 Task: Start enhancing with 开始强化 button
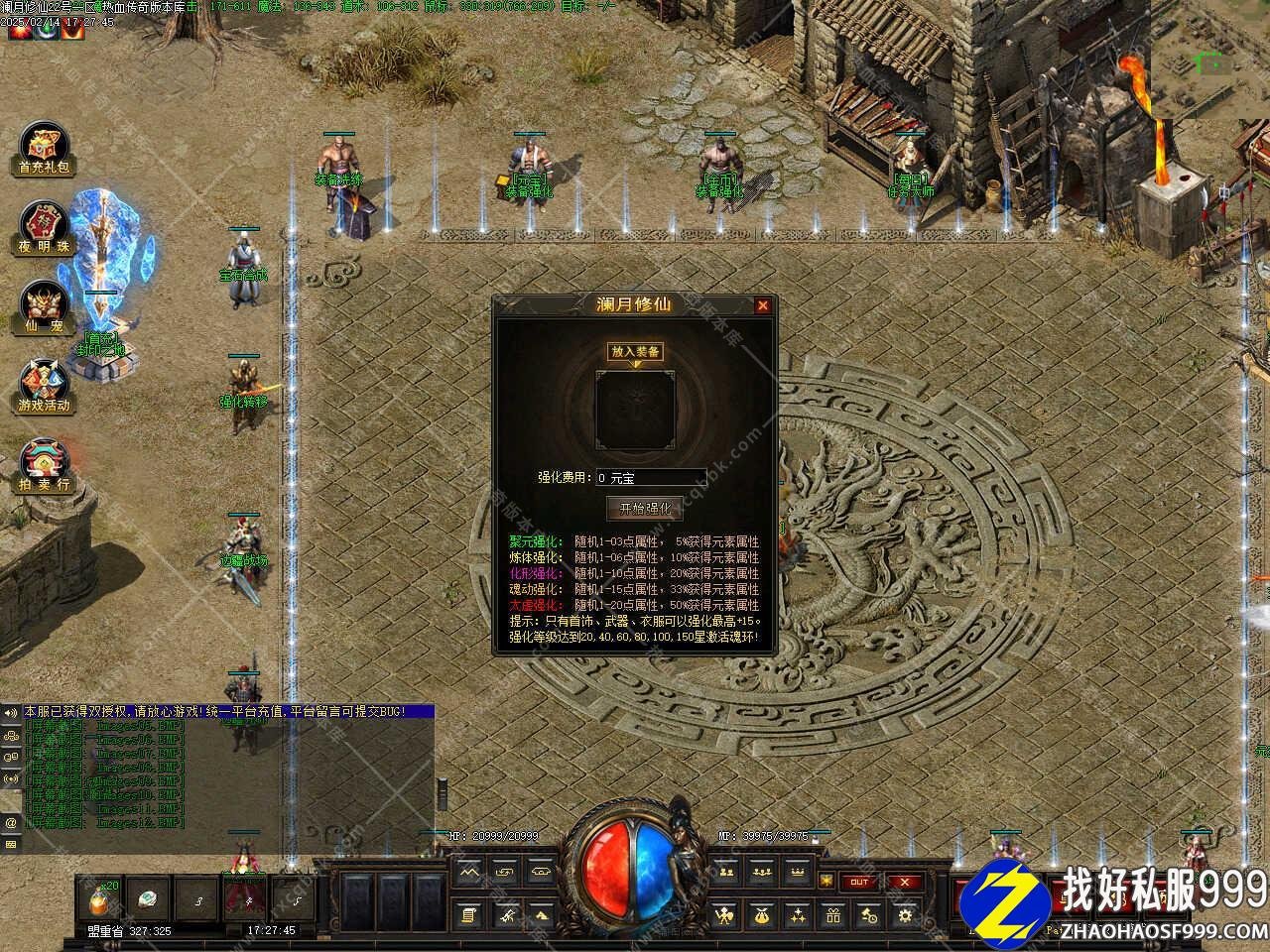pos(645,508)
